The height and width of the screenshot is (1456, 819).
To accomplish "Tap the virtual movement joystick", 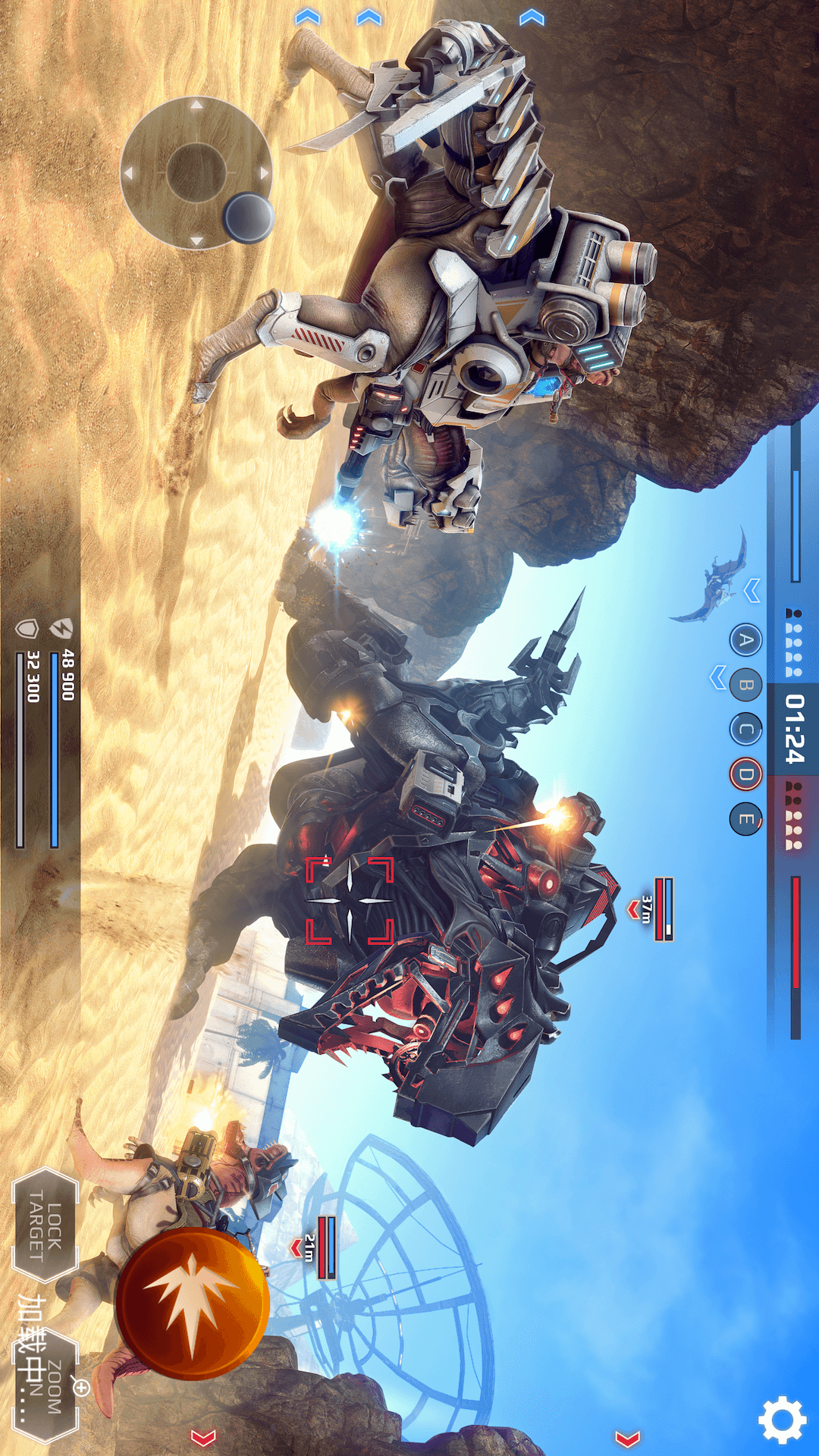I will [196, 174].
